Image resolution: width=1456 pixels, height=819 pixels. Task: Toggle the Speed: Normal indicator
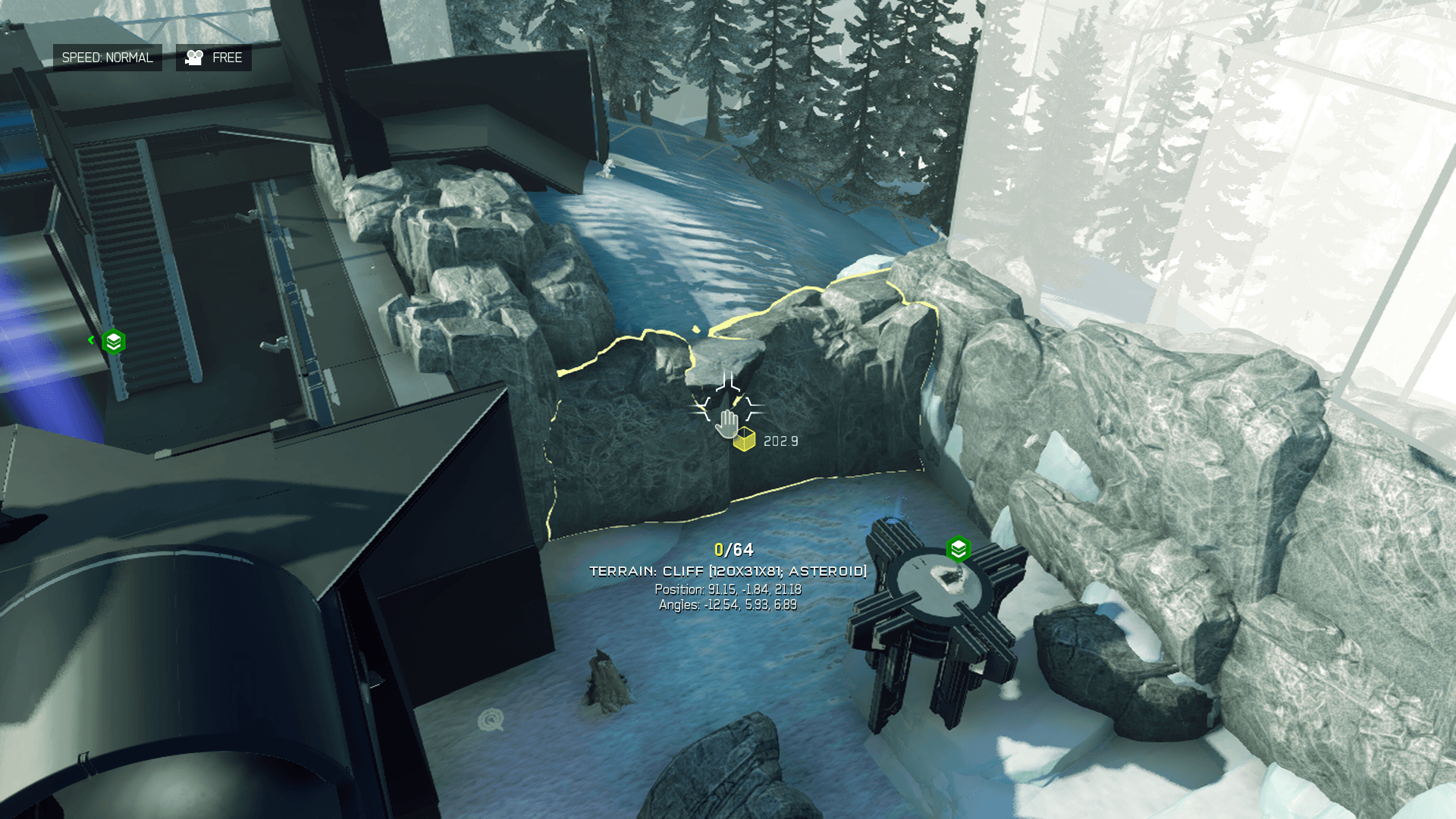tap(107, 58)
